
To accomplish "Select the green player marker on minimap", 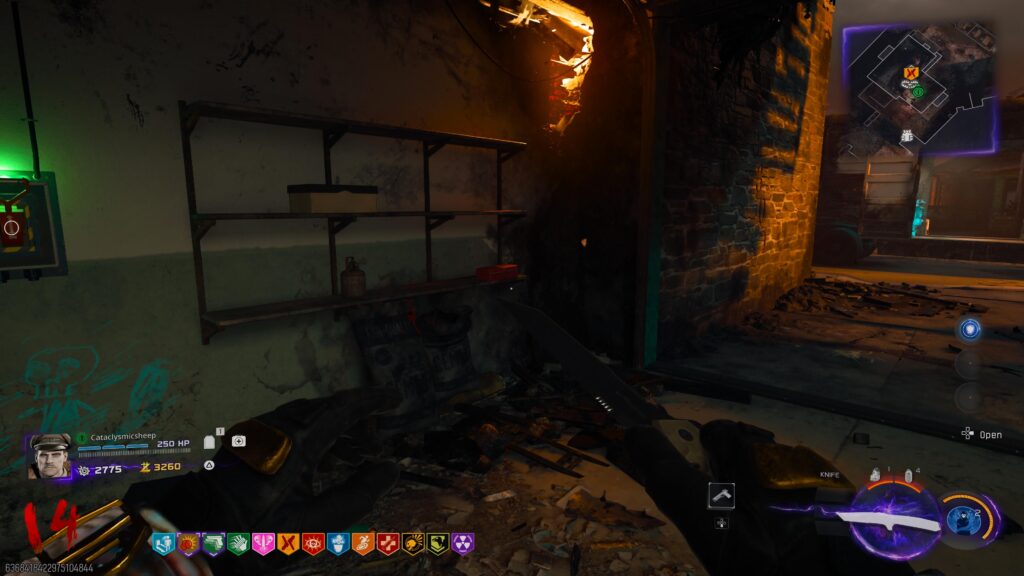I will 917,91.
